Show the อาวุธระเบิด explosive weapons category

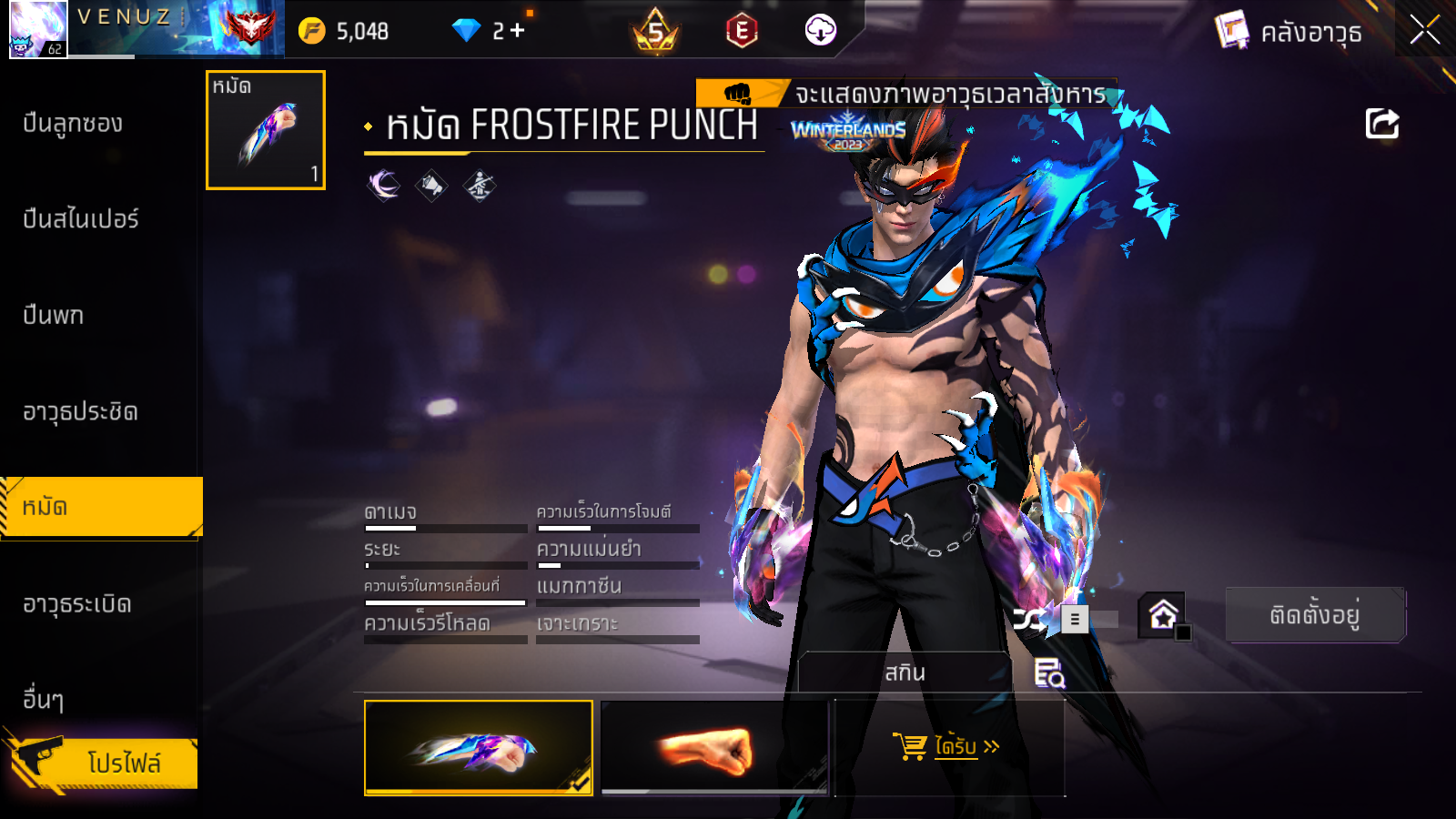click(x=77, y=604)
